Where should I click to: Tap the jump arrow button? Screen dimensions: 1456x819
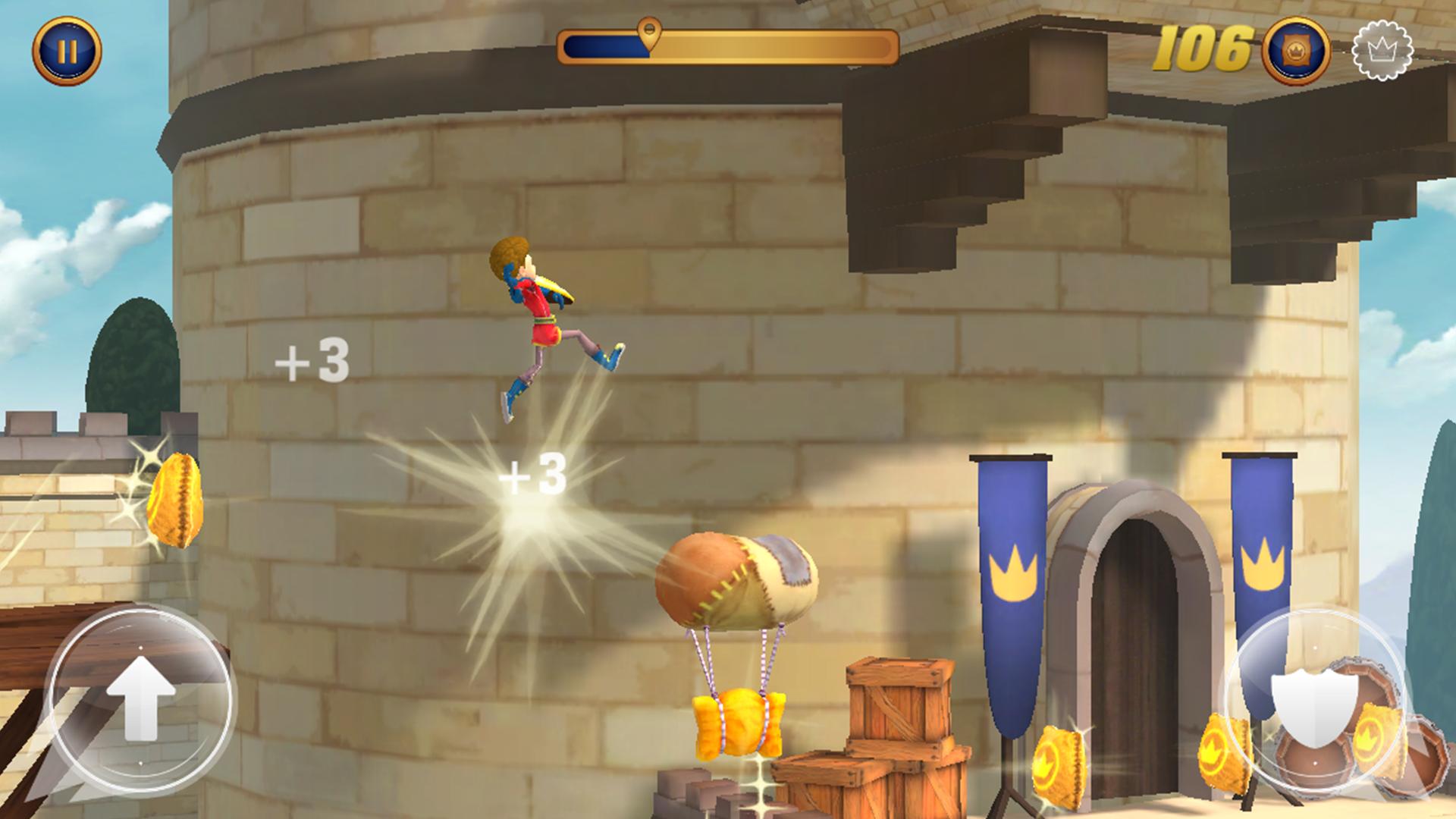click(x=140, y=698)
